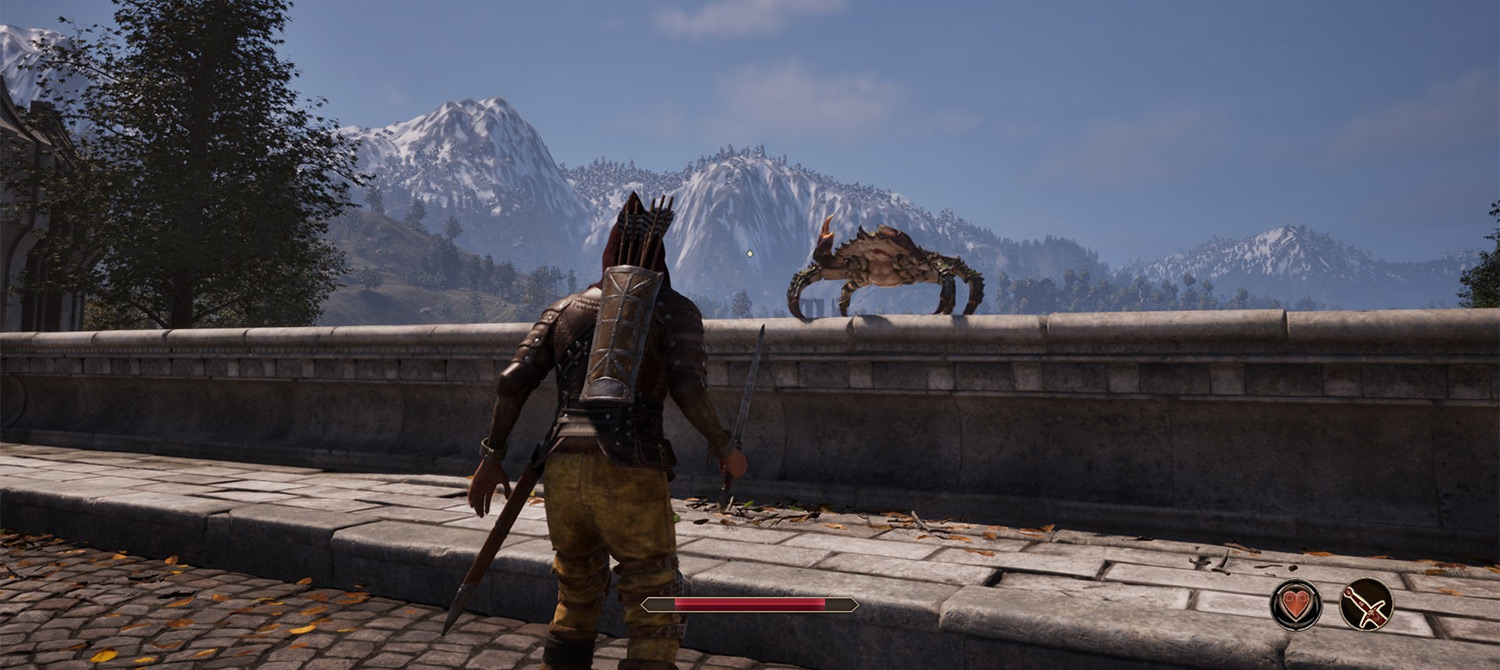Select the sword attack icon
Image resolution: width=1500 pixels, height=670 pixels.
[x=1366, y=605]
